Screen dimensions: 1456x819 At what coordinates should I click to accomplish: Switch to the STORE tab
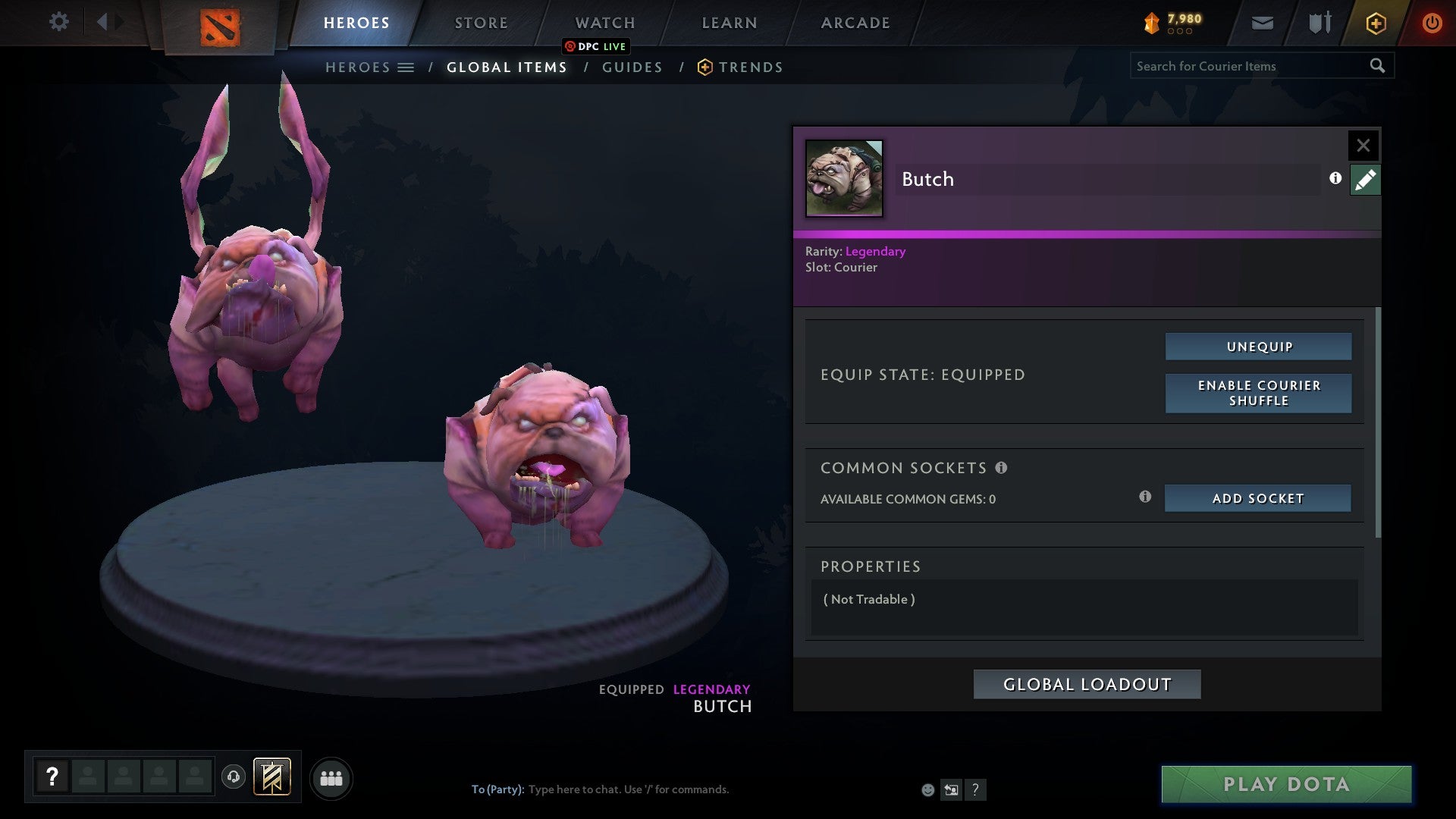(481, 22)
